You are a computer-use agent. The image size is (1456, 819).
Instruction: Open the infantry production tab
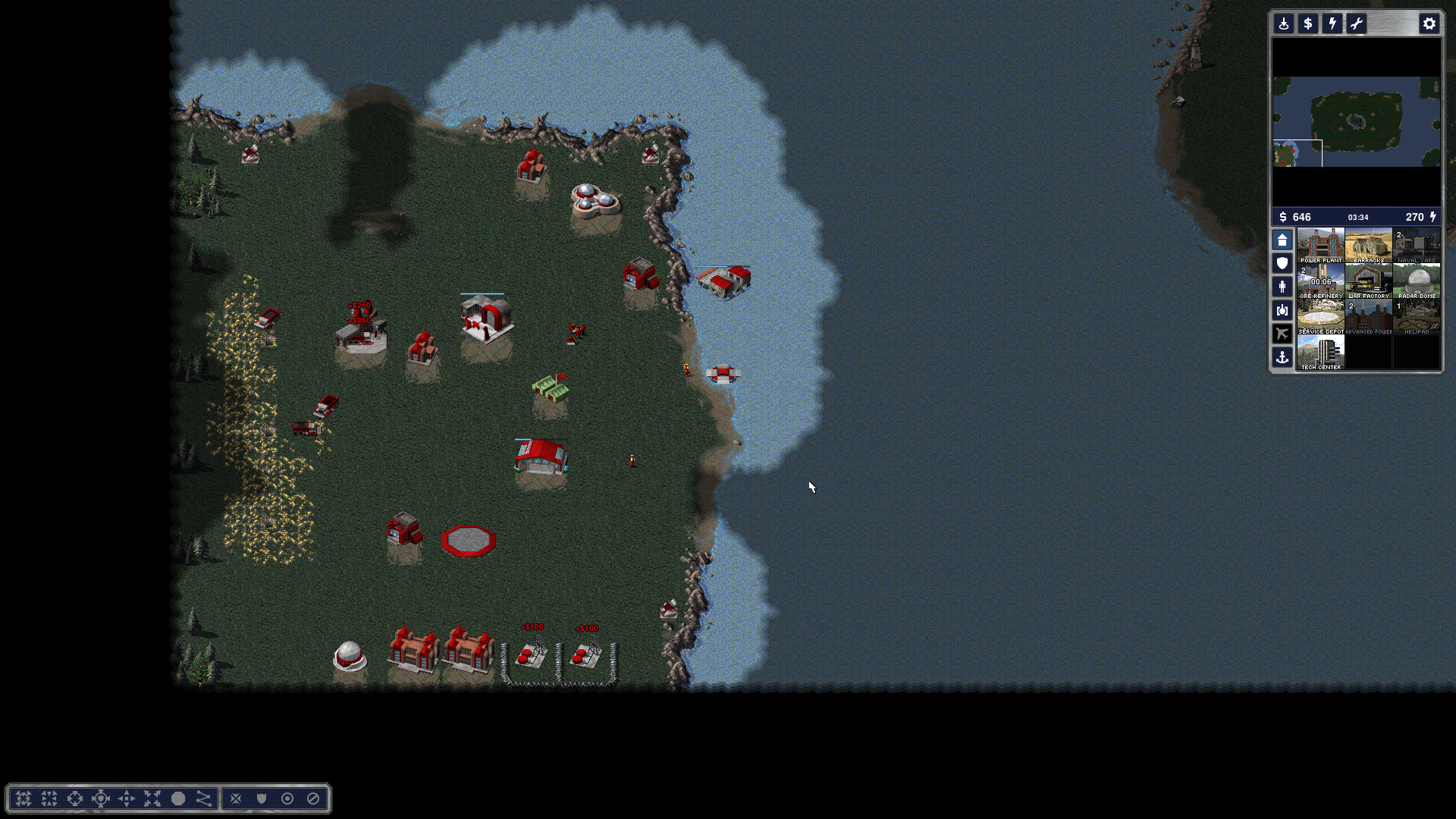1282,287
